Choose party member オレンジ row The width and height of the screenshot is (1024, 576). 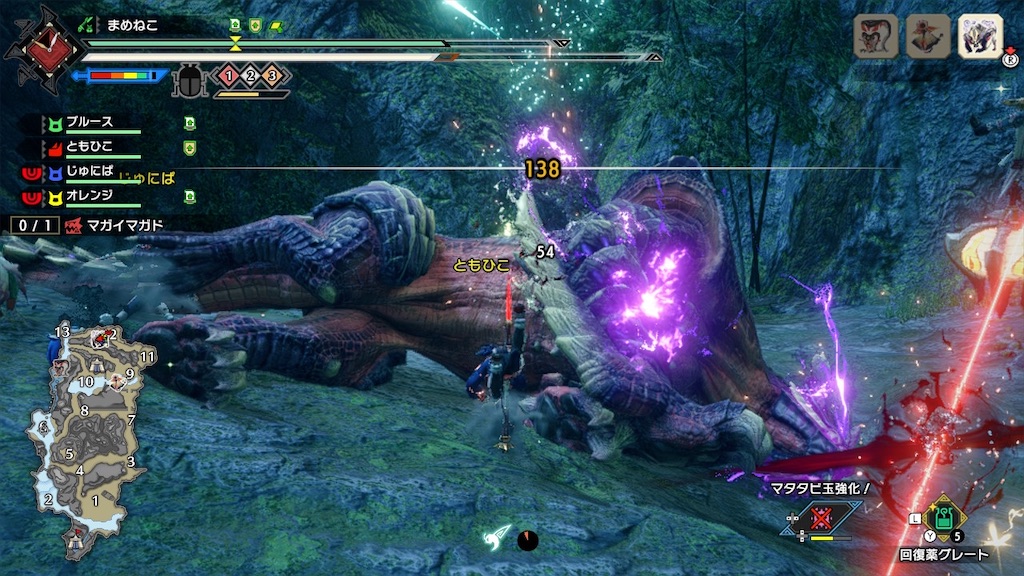pyautogui.click(x=91, y=197)
